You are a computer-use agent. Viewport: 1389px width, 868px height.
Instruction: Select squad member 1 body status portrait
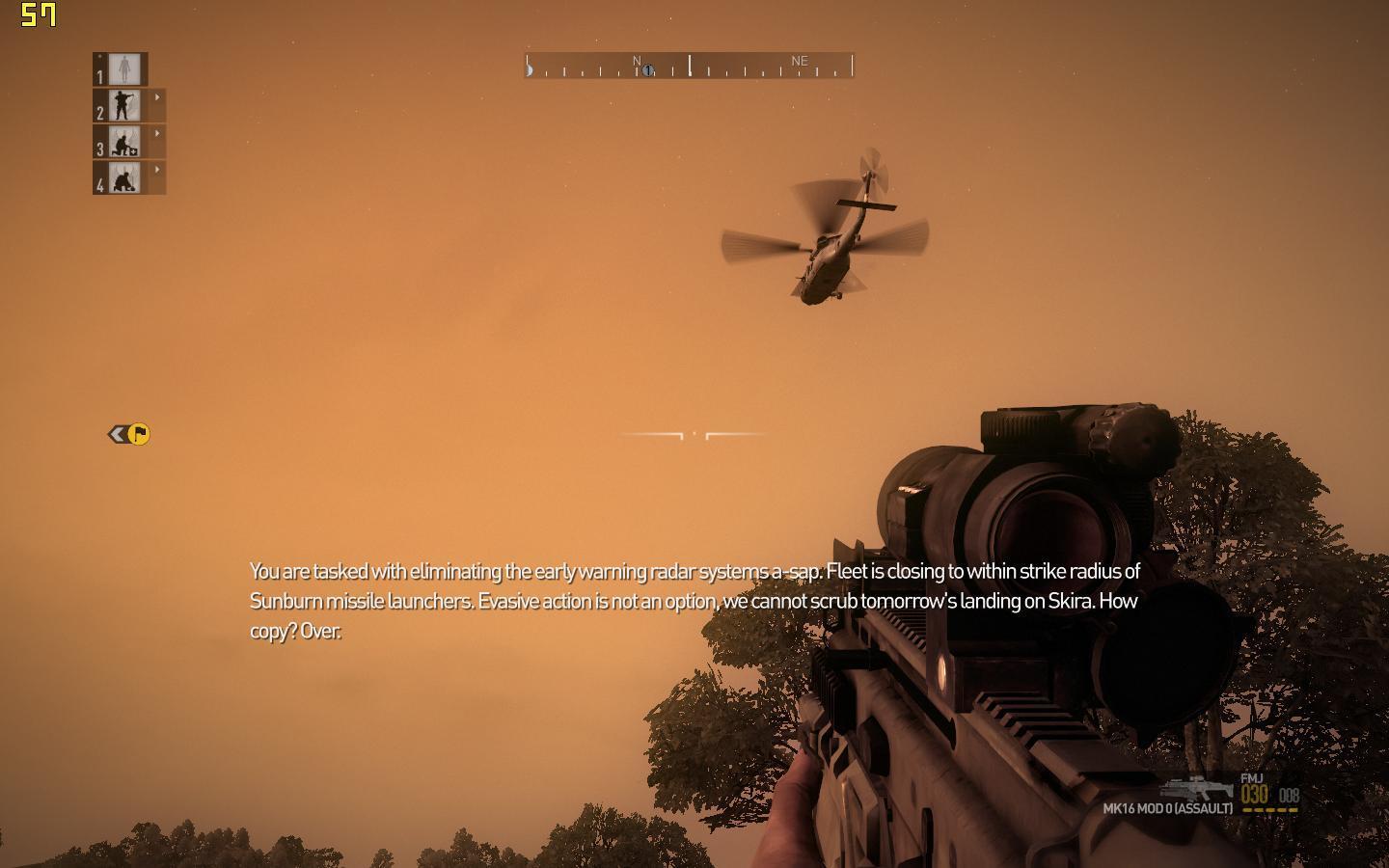(x=124, y=69)
